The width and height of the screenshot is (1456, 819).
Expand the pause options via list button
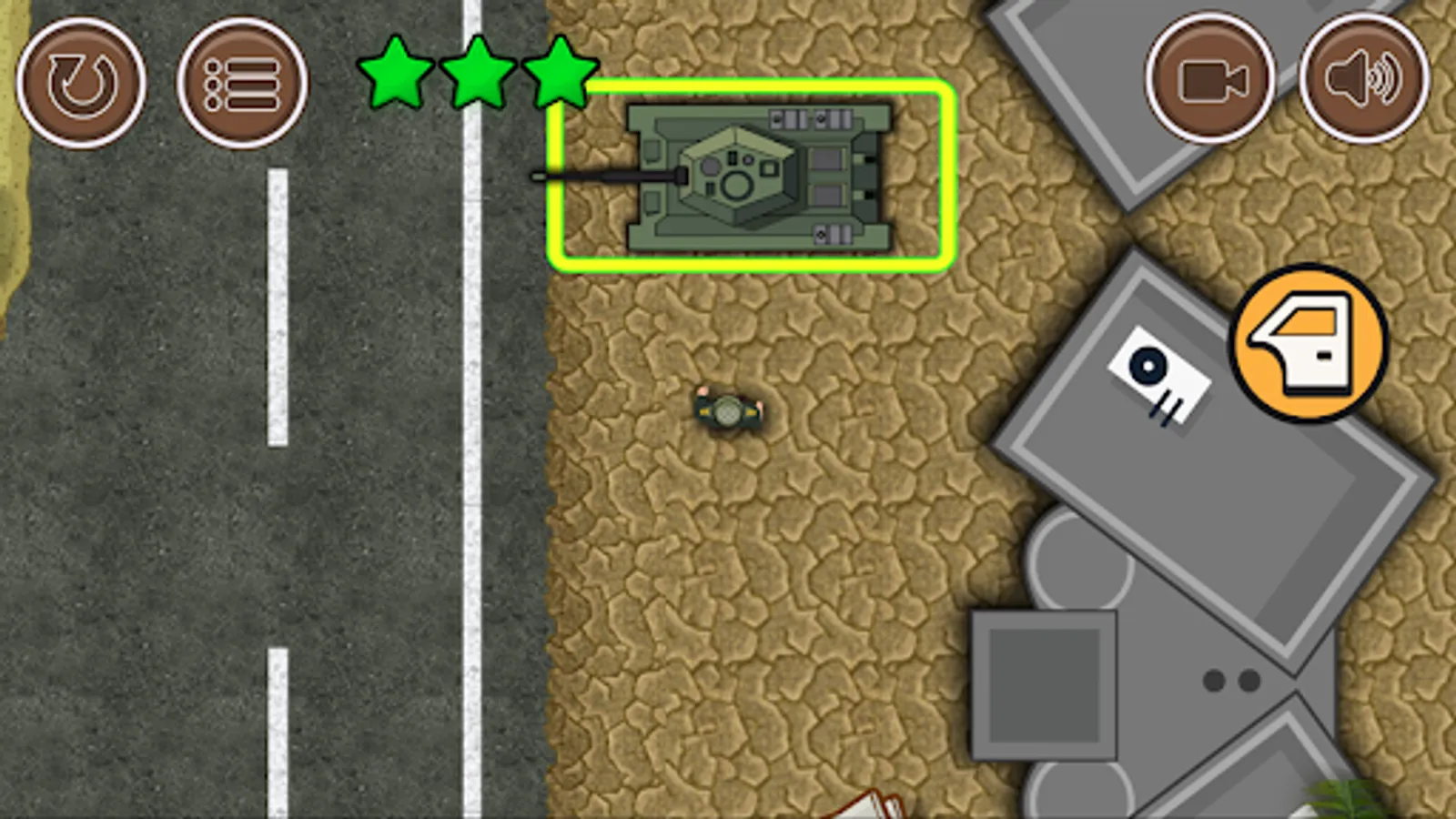[241, 82]
